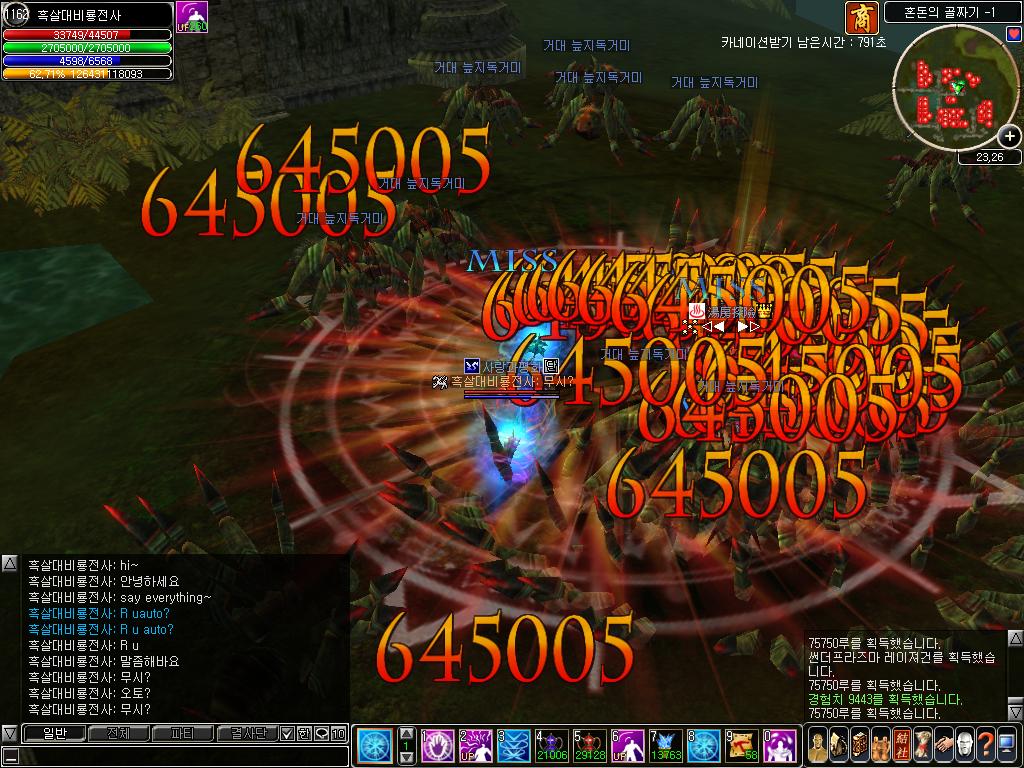Activate the purple hand skill in slot 1
Screen dimensions: 1024x768
[437, 746]
